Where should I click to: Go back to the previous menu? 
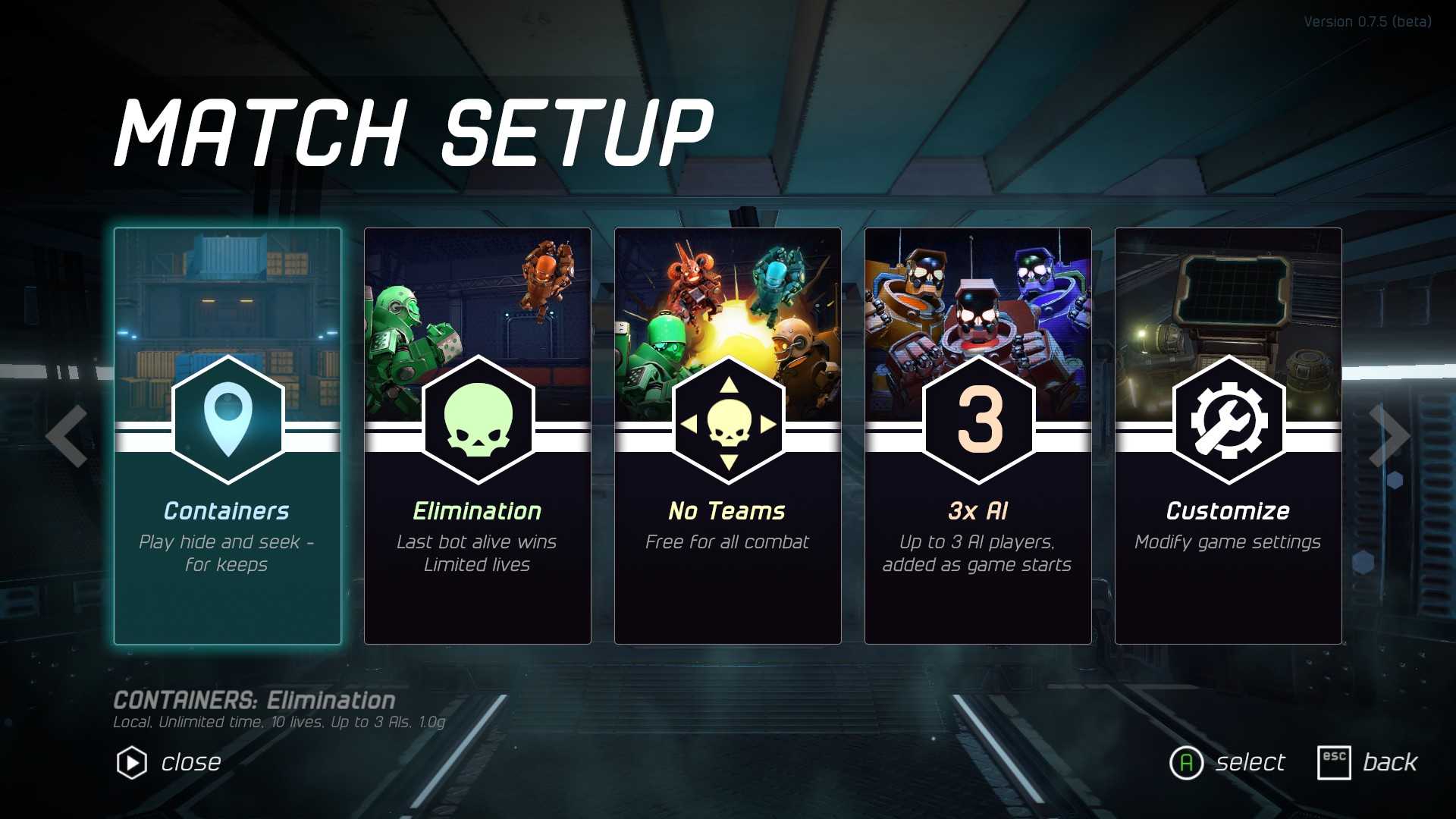[x=1368, y=762]
